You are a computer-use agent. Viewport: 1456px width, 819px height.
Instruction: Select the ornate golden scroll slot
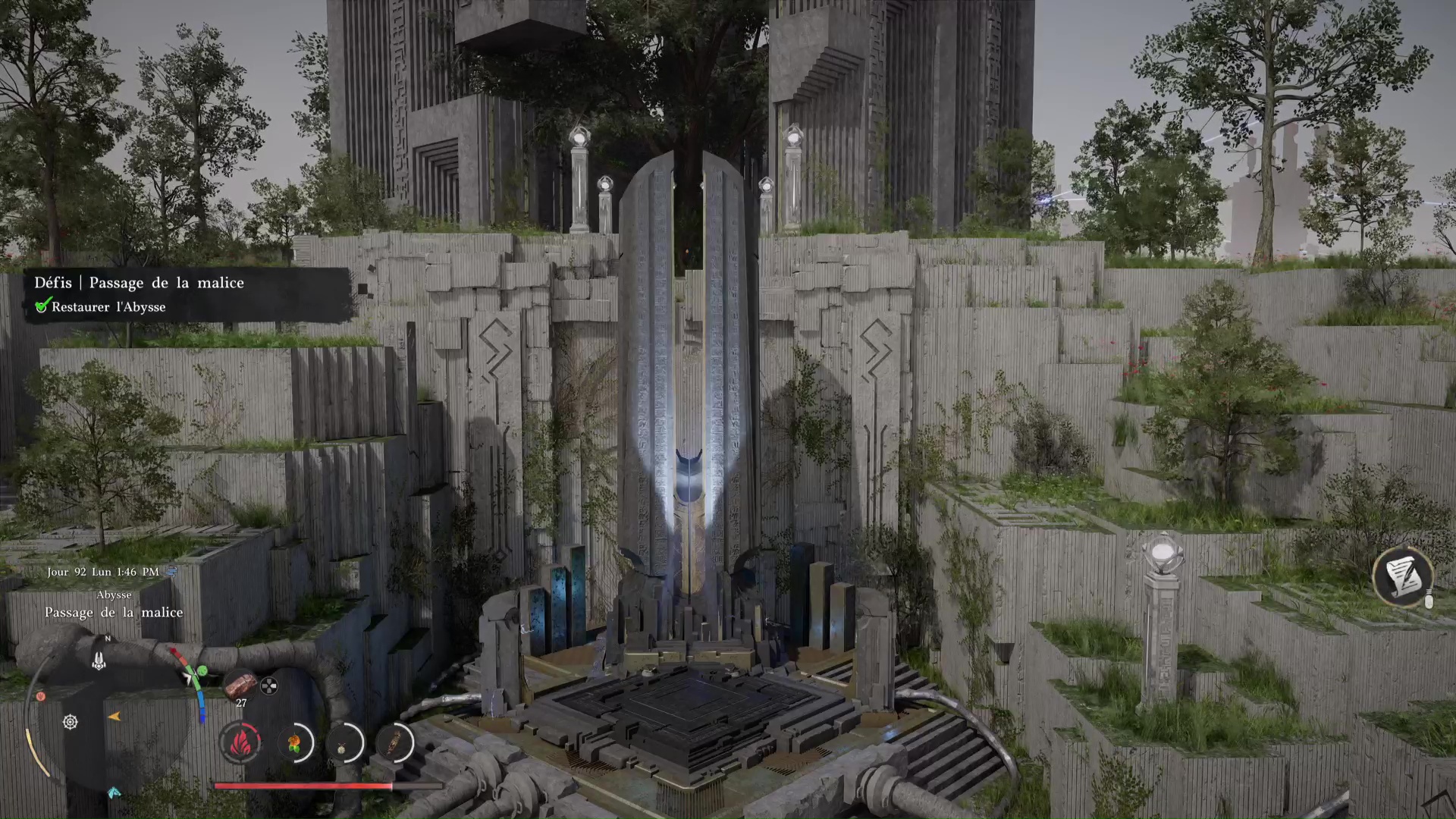pos(395,742)
